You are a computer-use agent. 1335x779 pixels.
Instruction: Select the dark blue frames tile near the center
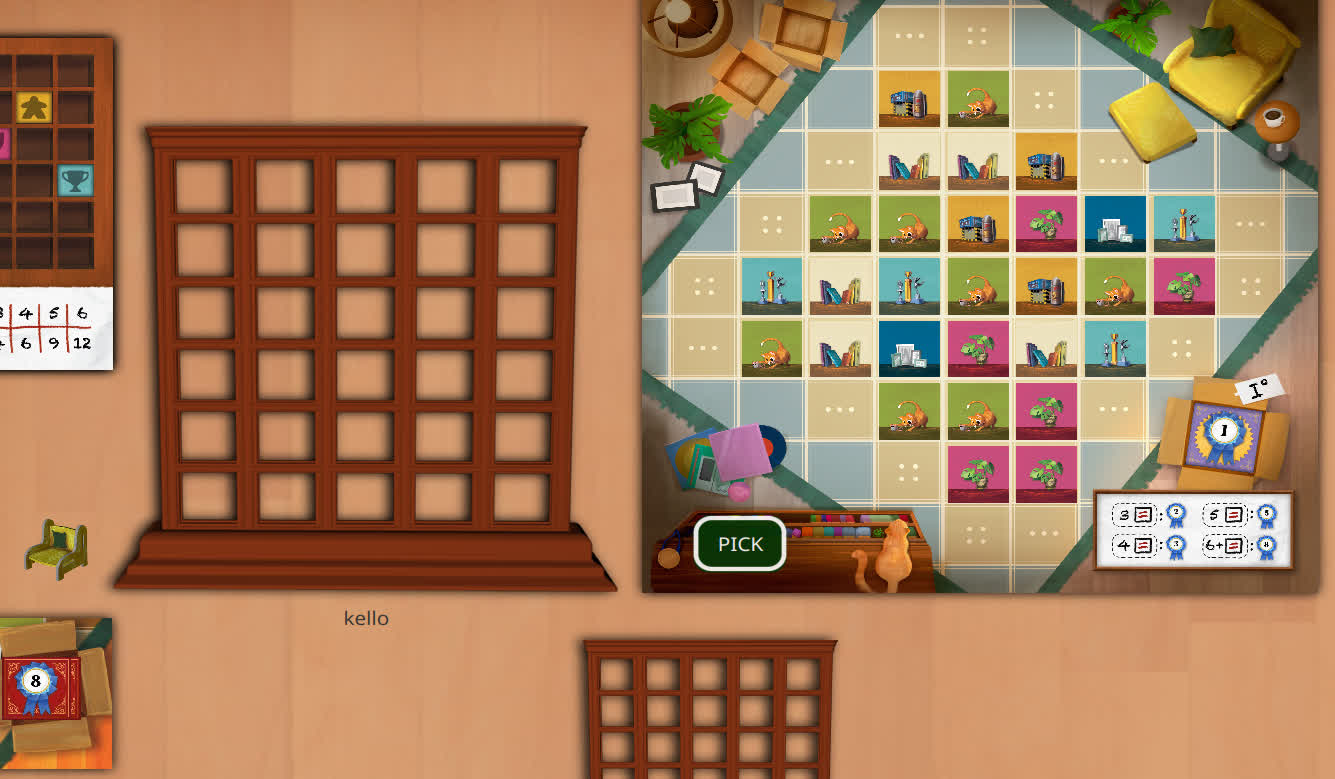[x=909, y=347]
